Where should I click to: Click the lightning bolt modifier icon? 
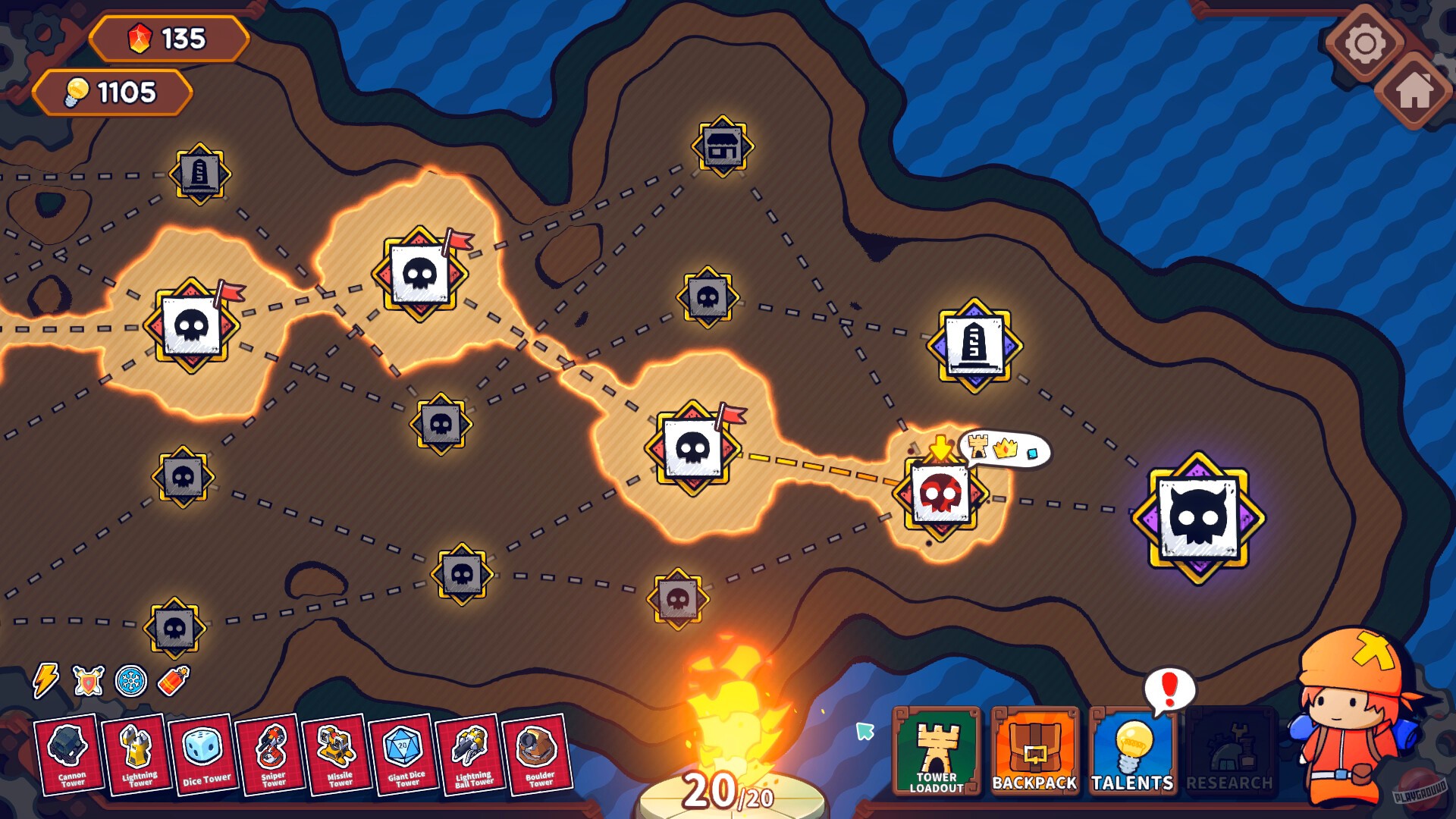45,681
